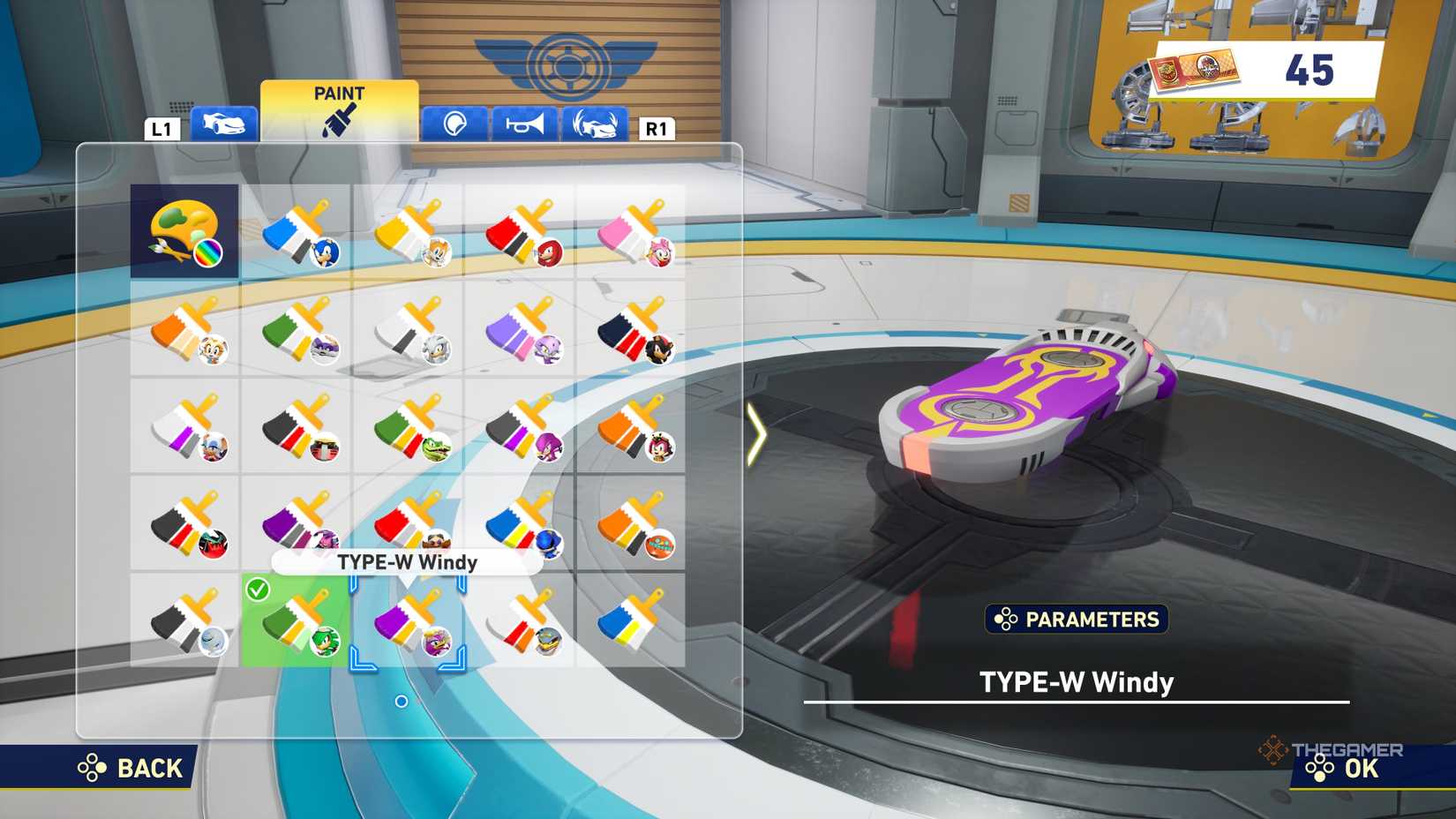Select the helmet customization icon next to Paint
The height and width of the screenshot is (819, 1456).
click(x=451, y=124)
